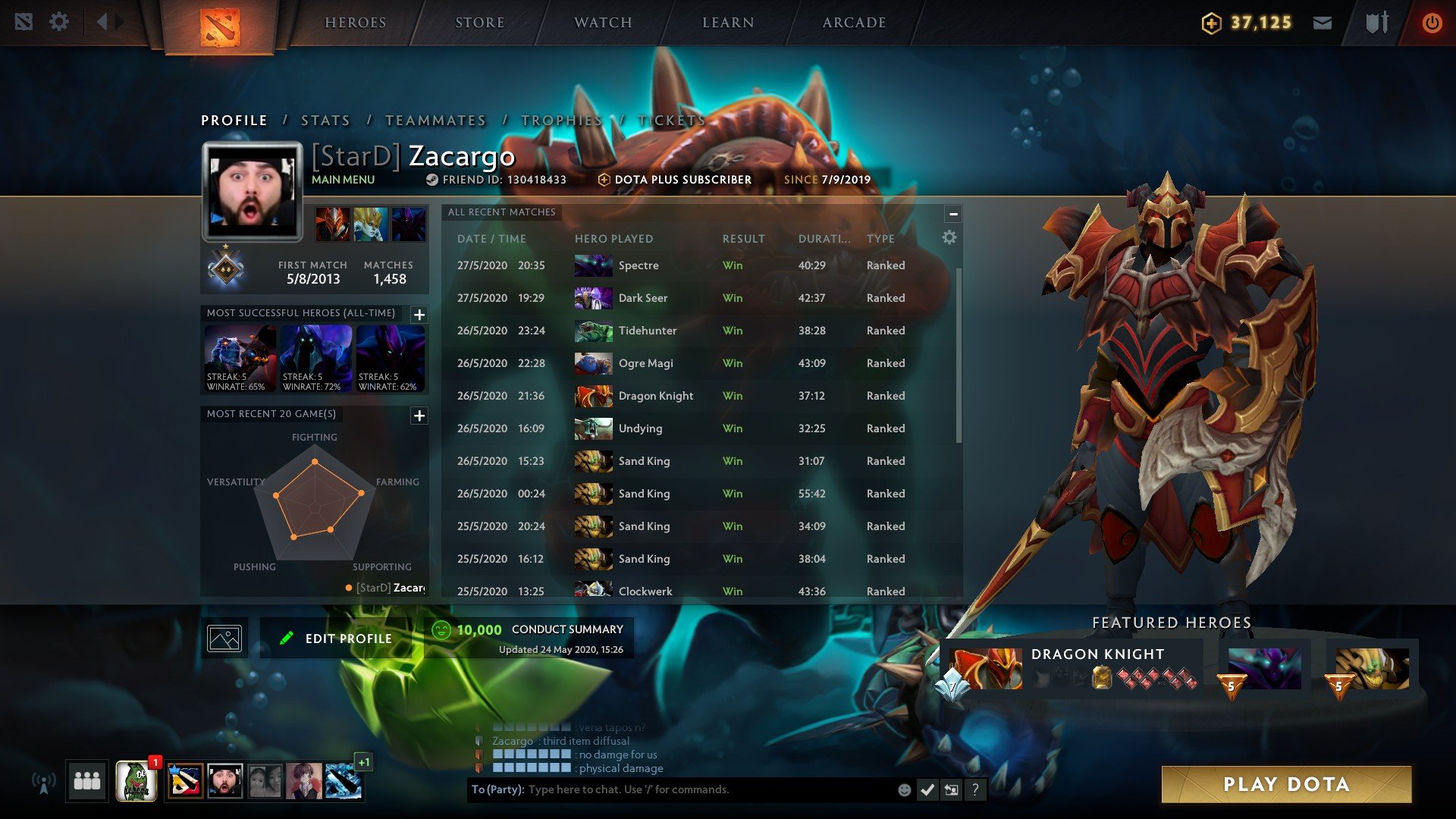Click the Shards balance coin icon
1456x819 pixels.
[1210, 23]
